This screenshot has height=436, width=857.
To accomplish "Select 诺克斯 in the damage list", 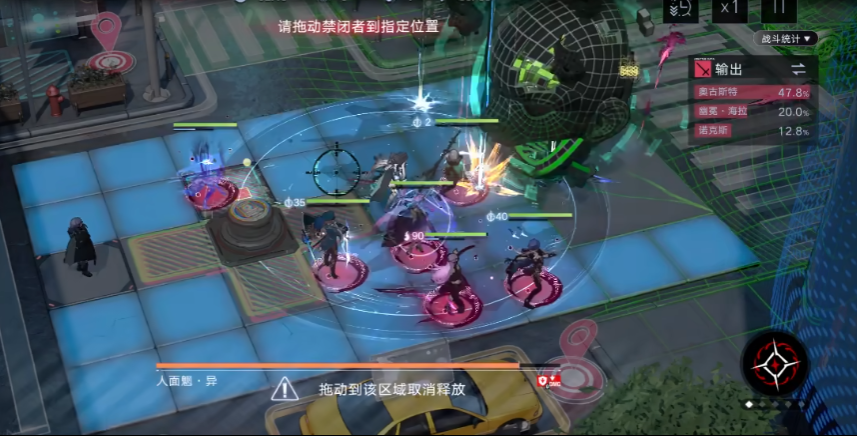I will pyautogui.click(x=754, y=131).
